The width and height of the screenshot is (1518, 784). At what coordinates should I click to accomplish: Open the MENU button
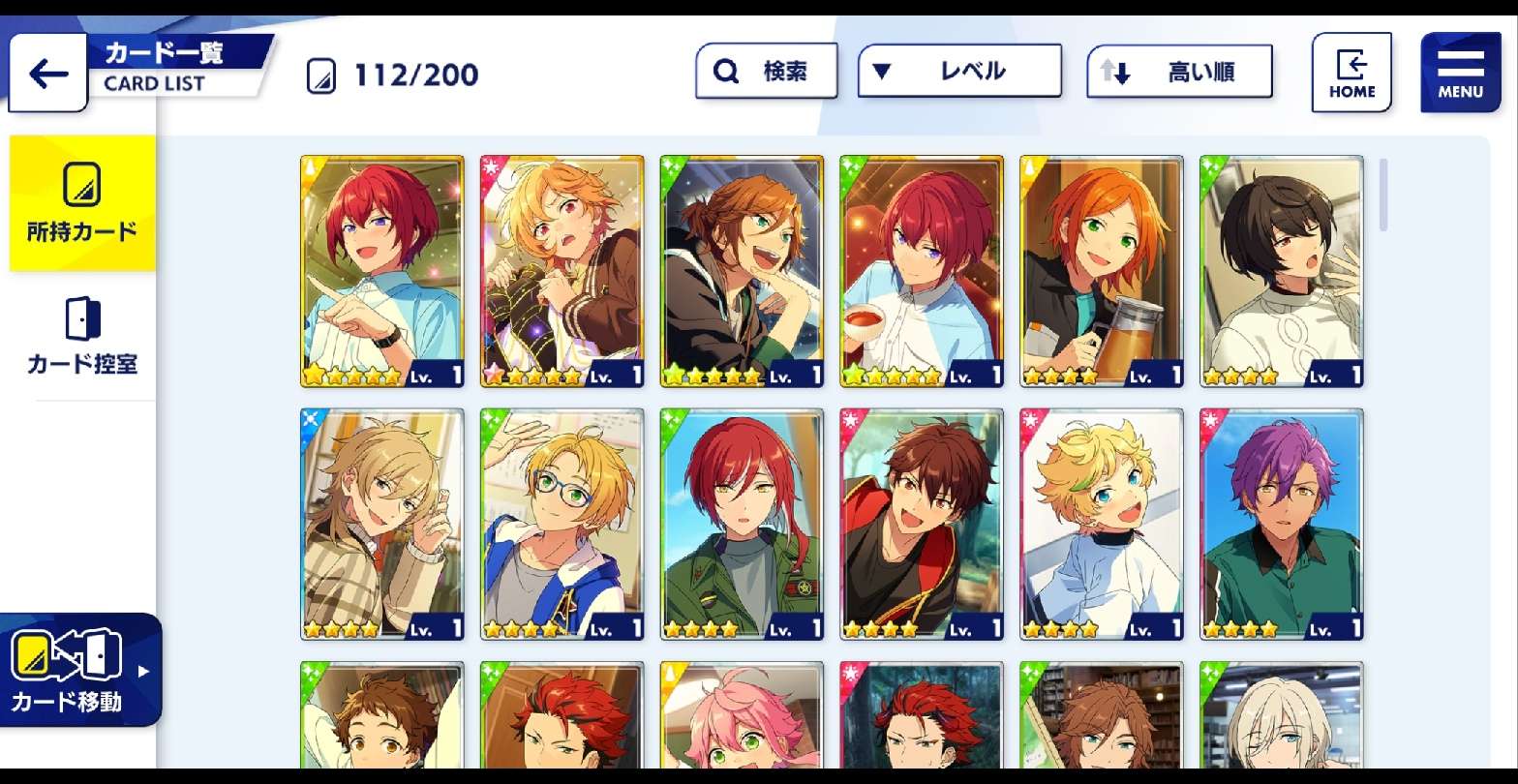click(1460, 73)
